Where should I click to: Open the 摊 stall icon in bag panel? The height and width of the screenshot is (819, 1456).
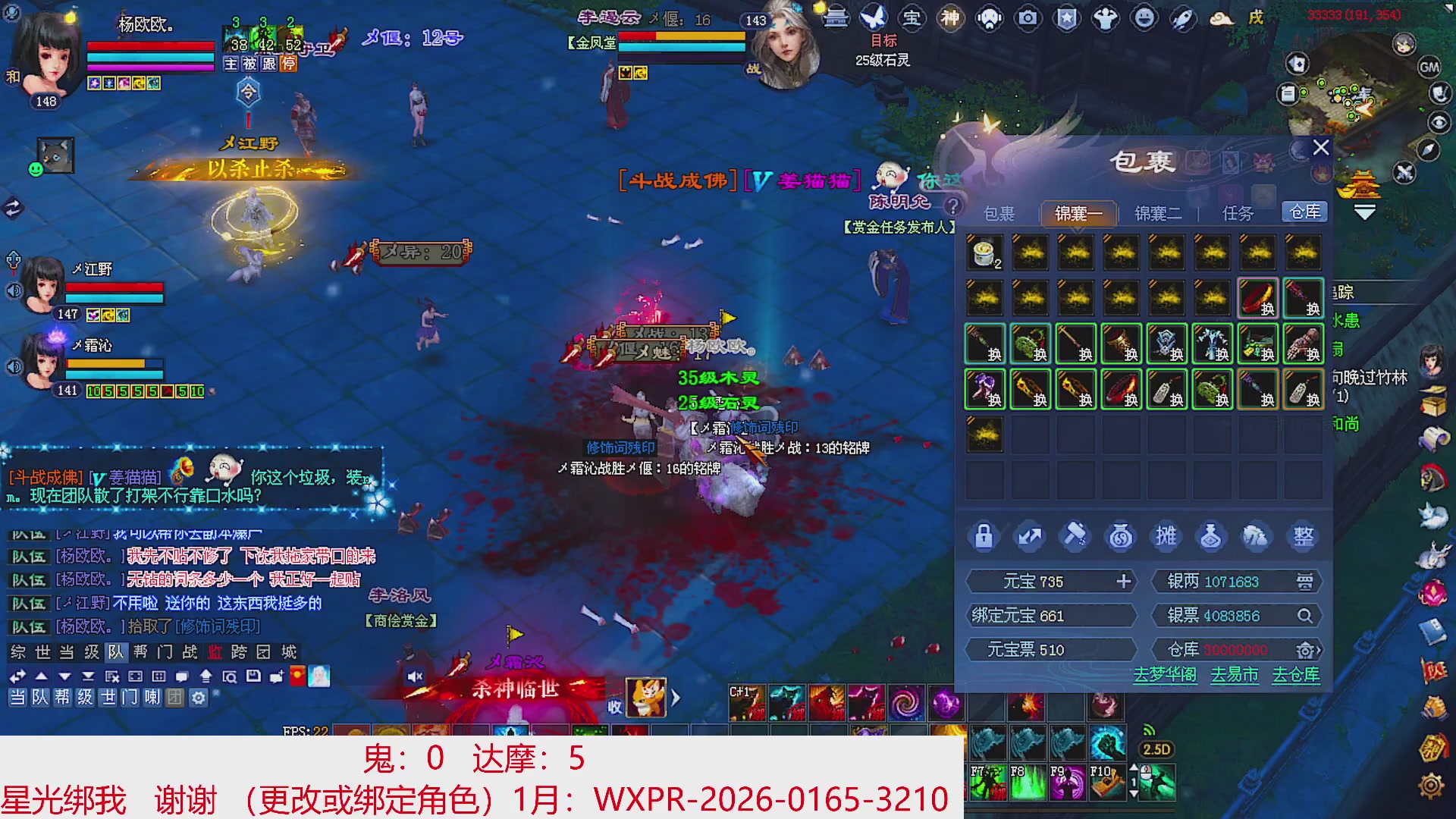[1166, 535]
